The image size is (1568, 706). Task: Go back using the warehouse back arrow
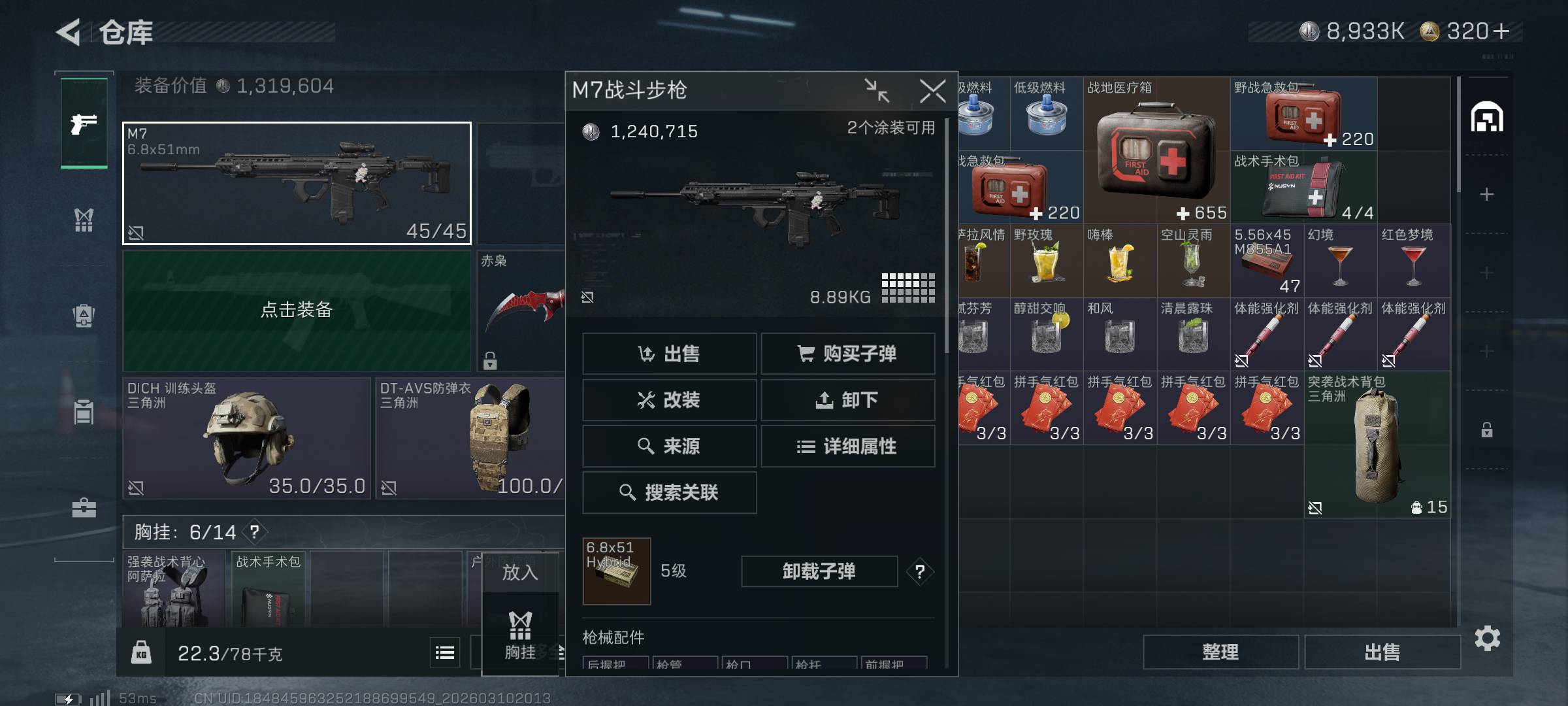pos(69,32)
